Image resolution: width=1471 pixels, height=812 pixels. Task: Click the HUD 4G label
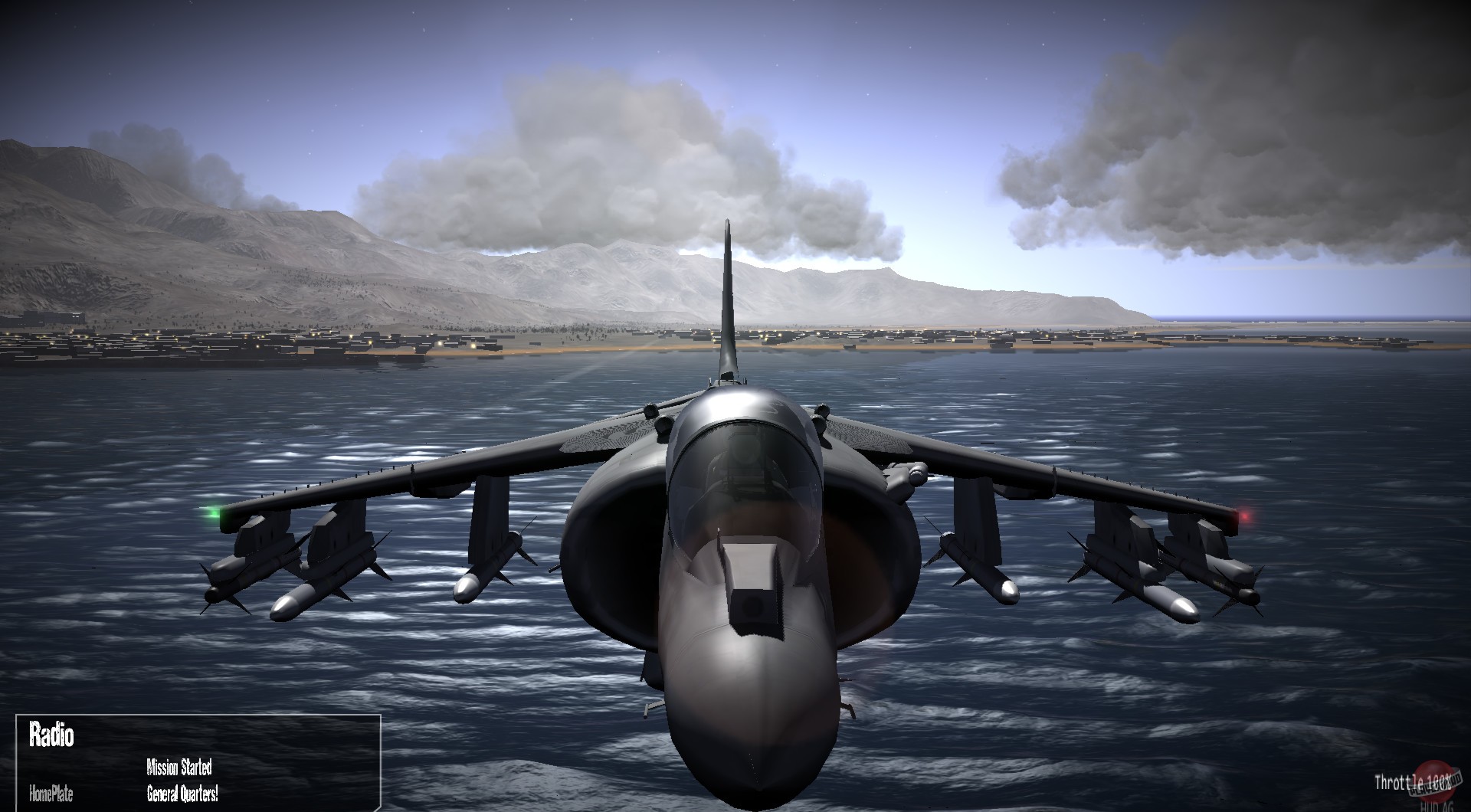[1437, 806]
